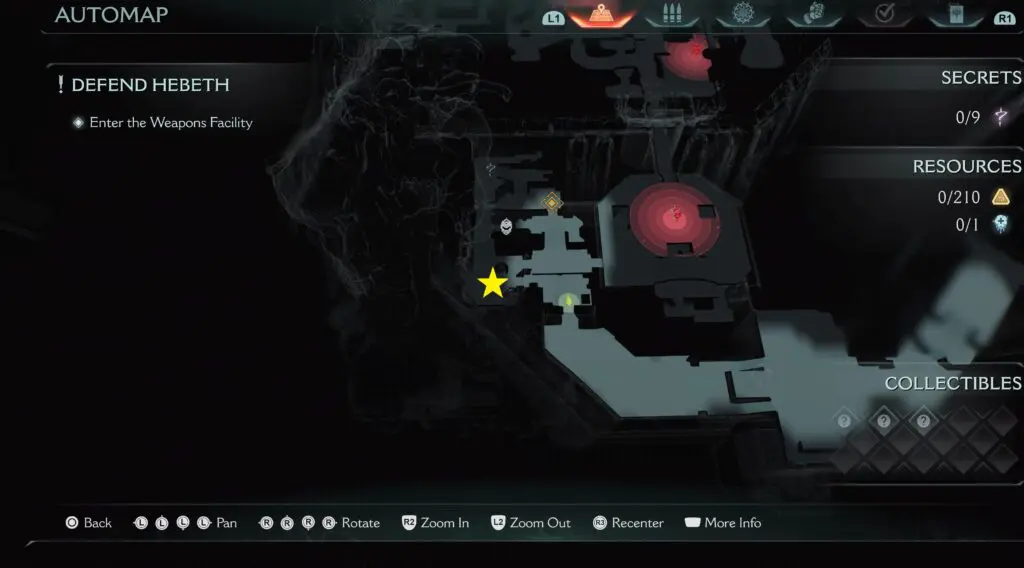This screenshot has width=1024, height=568.
Task: Click the Zoom In option
Action: 436,523
